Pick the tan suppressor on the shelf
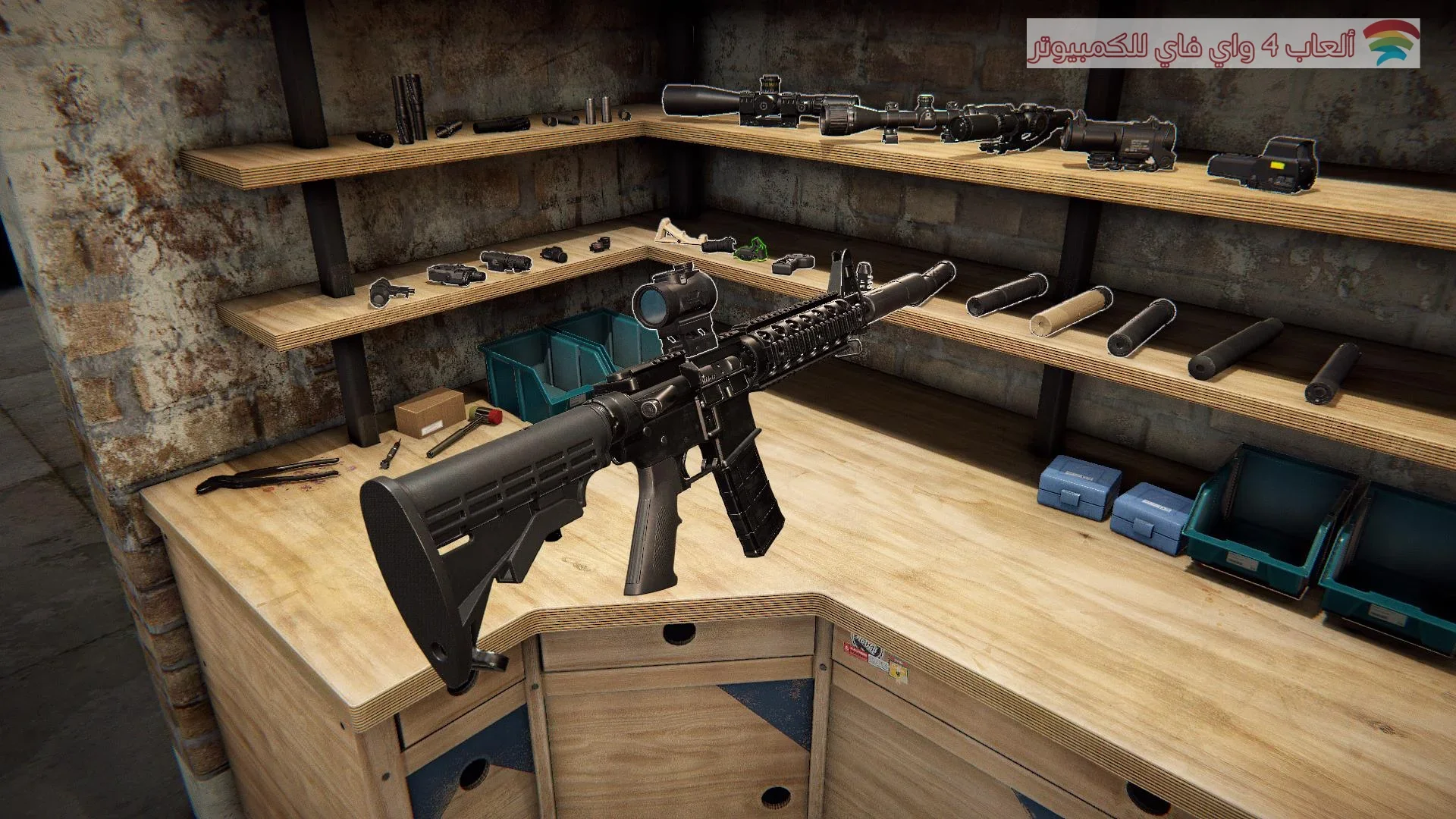Viewport: 1456px width, 819px height. point(1069,311)
